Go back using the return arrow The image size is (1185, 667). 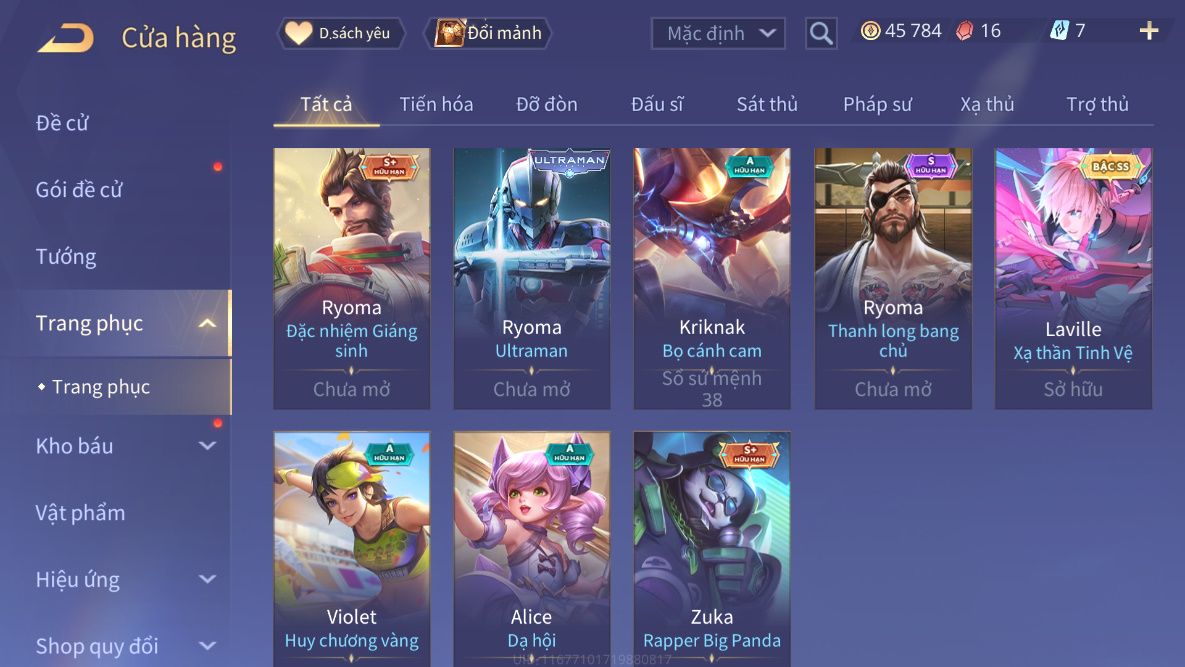coord(66,38)
